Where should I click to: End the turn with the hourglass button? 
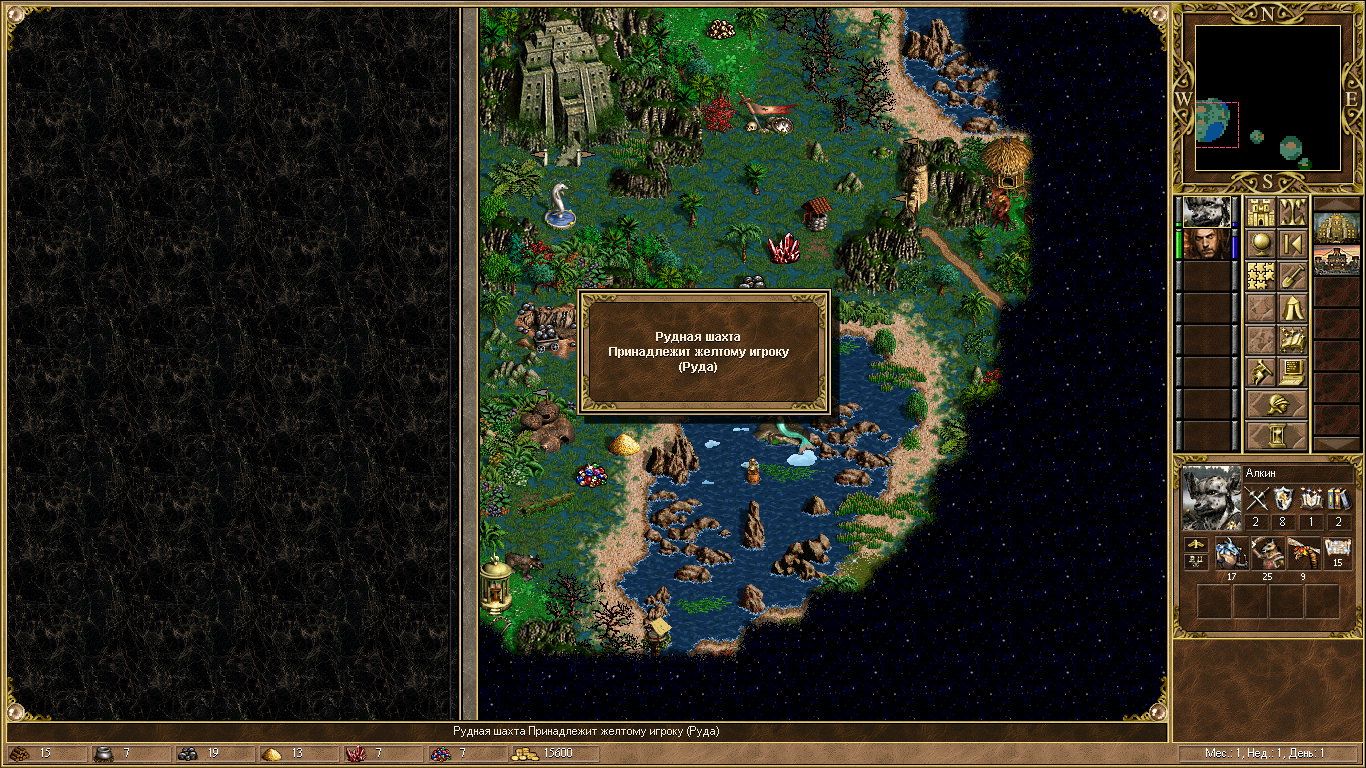click(x=1276, y=436)
